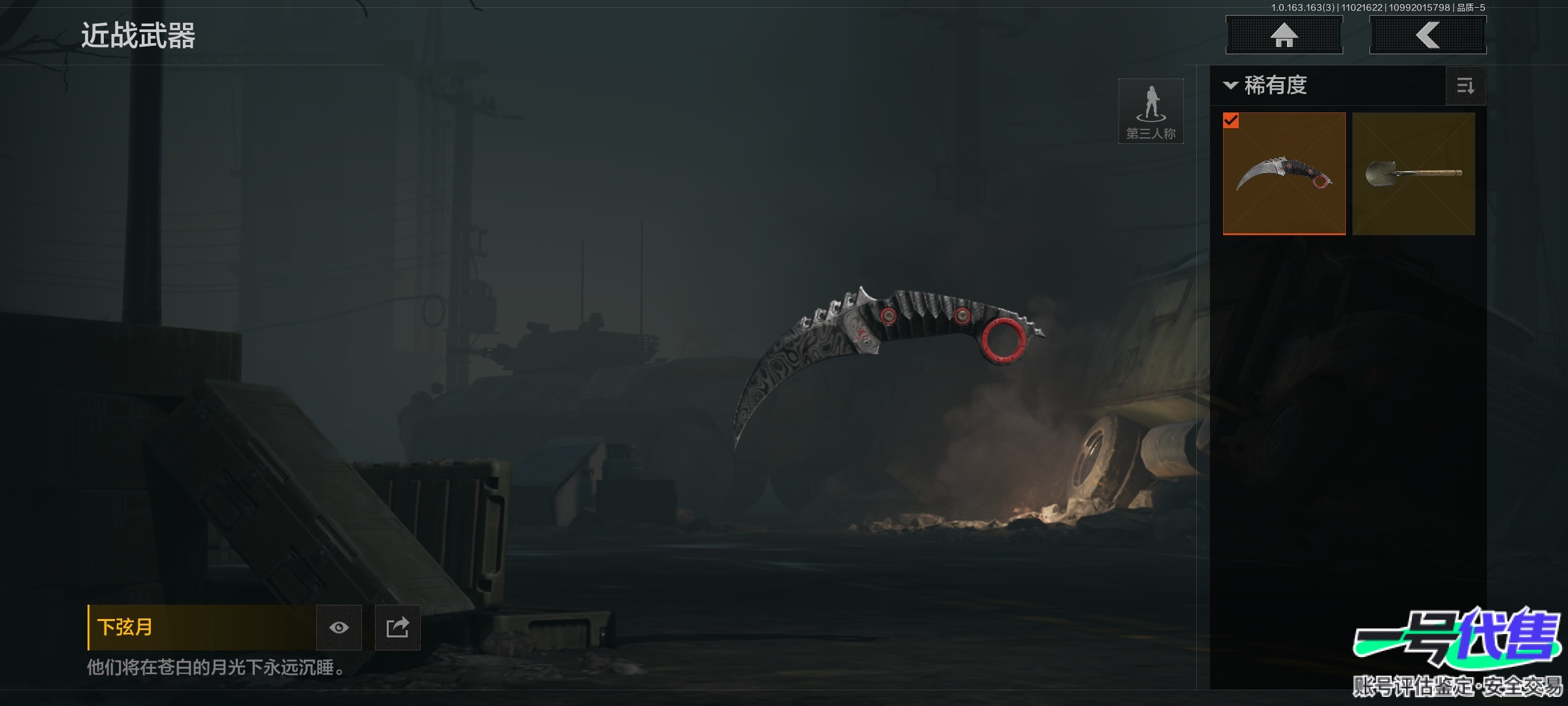Return to the home screen
Image resolution: width=1568 pixels, height=706 pixels.
click(1284, 35)
